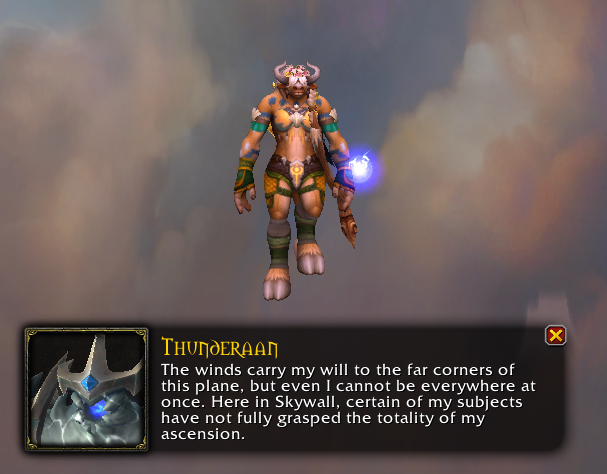Click Thunderaan's speaker portrait
Screen dimensions: 607x474
tap(86, 388)
